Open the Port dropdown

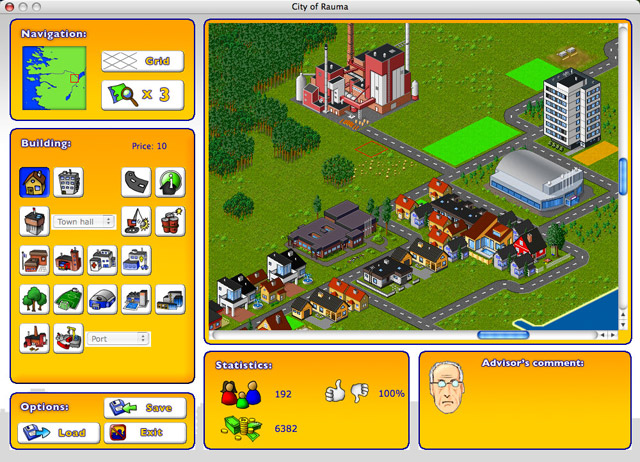(118, 339)
